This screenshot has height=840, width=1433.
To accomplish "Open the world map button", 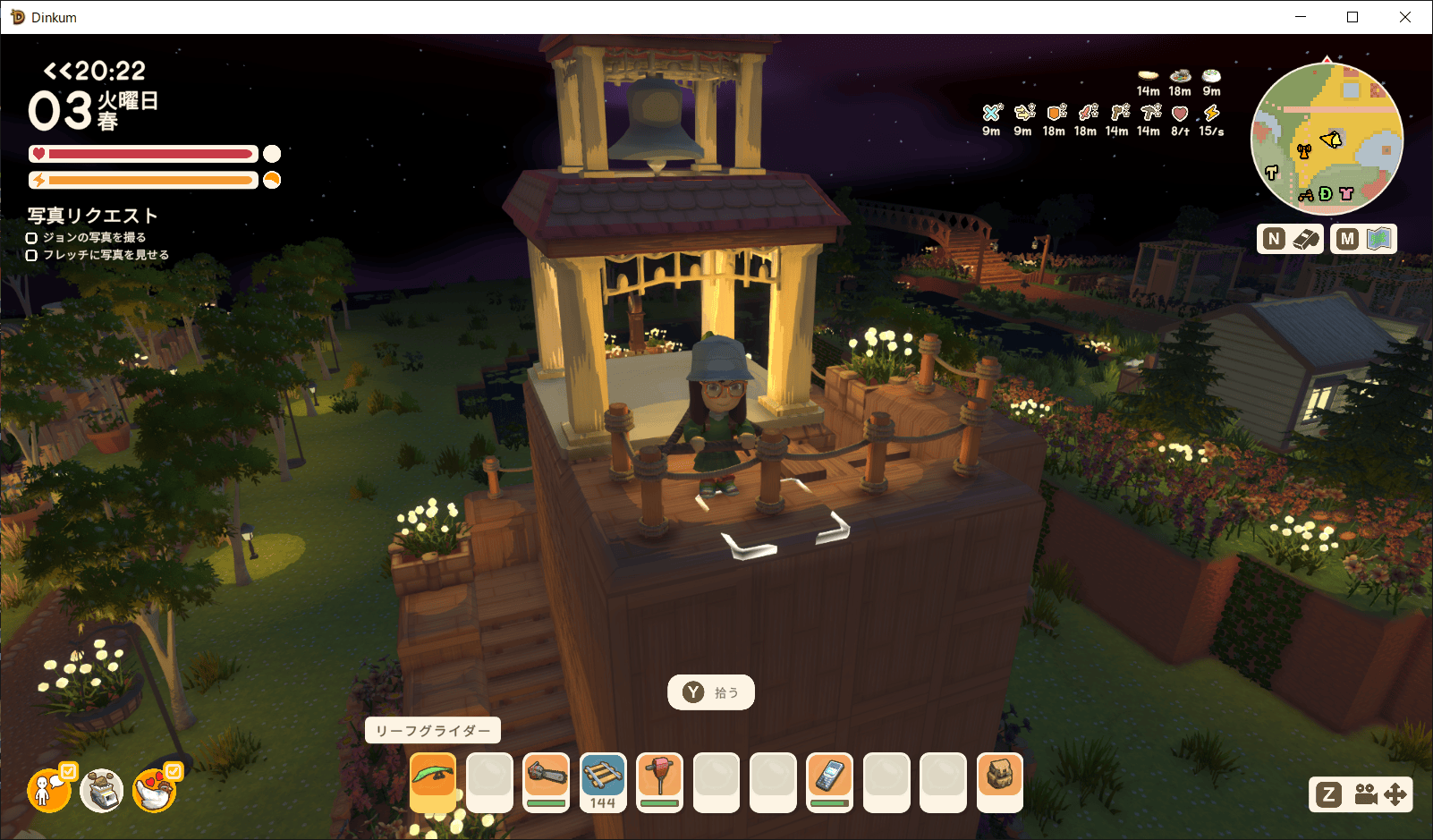I will [1363, 239].
